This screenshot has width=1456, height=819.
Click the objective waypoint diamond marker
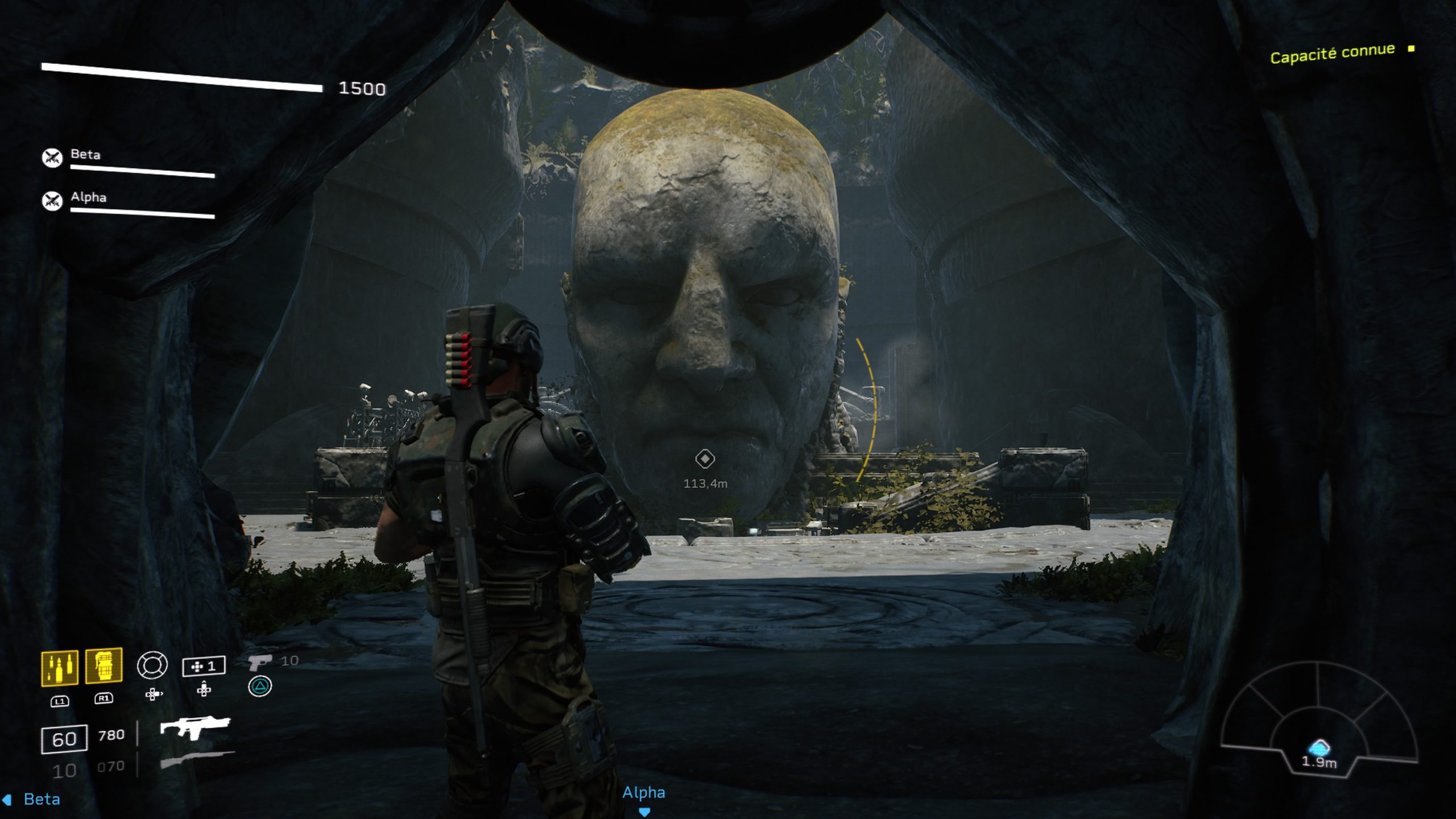pyautogui.click(x=705, y=458)
